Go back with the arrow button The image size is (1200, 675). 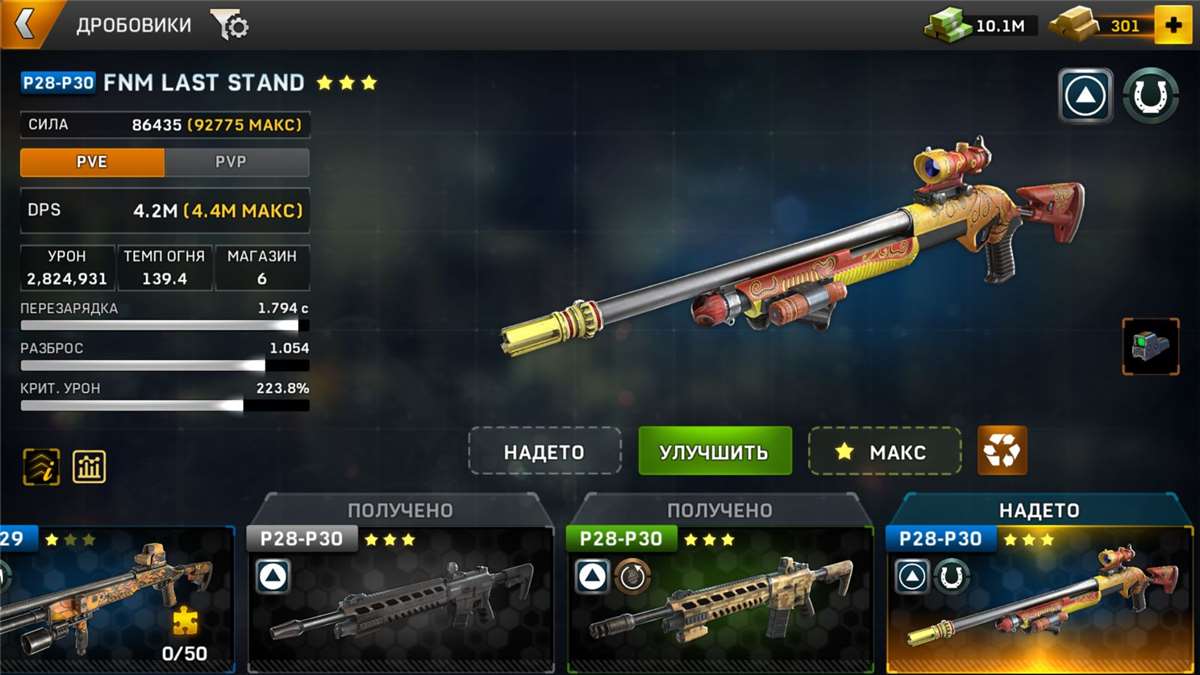pyautogui.click(x=24, y=24)
